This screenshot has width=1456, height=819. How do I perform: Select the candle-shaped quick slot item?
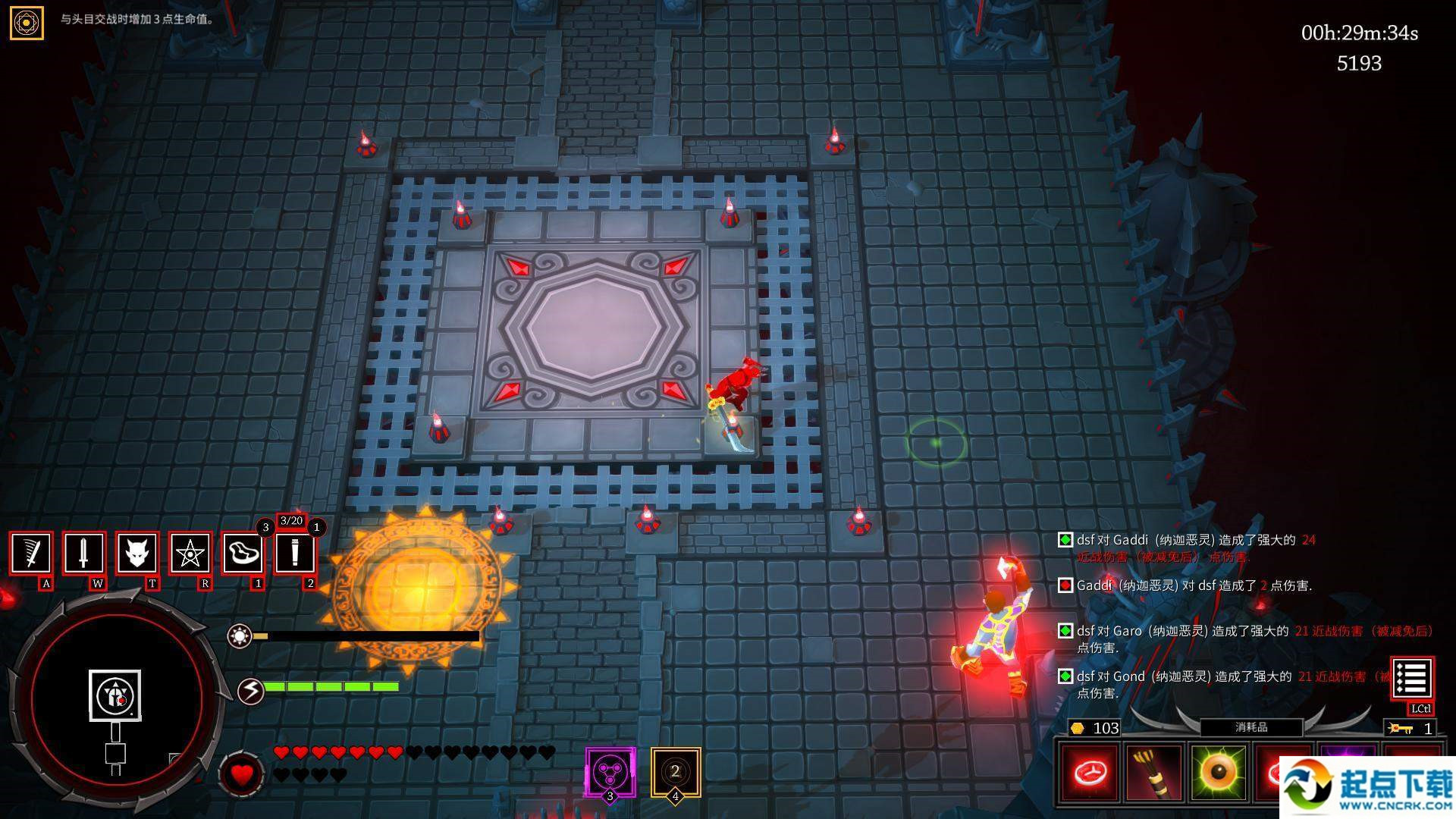pos(295,553)
